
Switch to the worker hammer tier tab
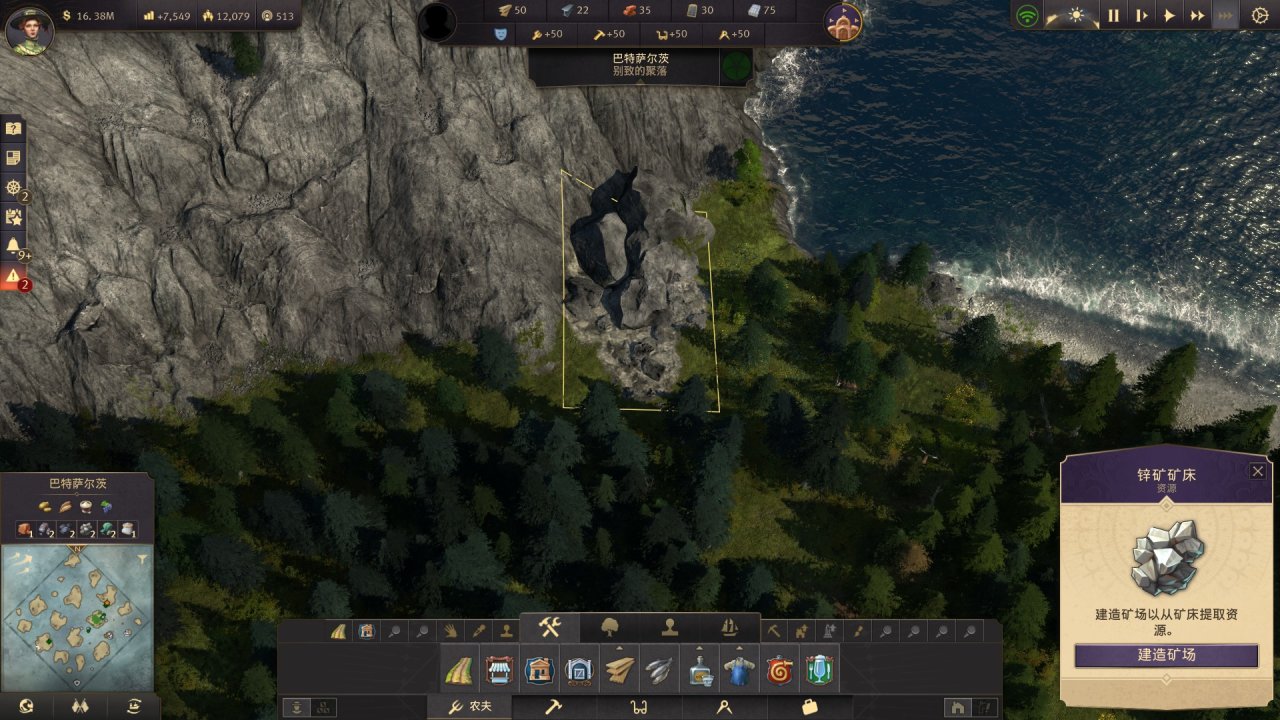[x=553, y=707]
